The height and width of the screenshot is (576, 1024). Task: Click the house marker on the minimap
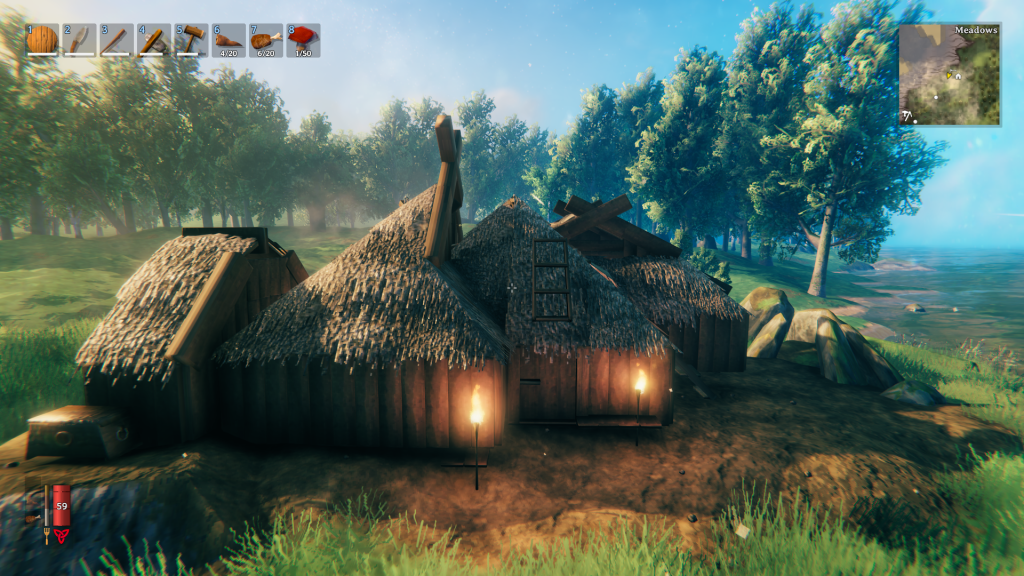[x=957, y=75]
